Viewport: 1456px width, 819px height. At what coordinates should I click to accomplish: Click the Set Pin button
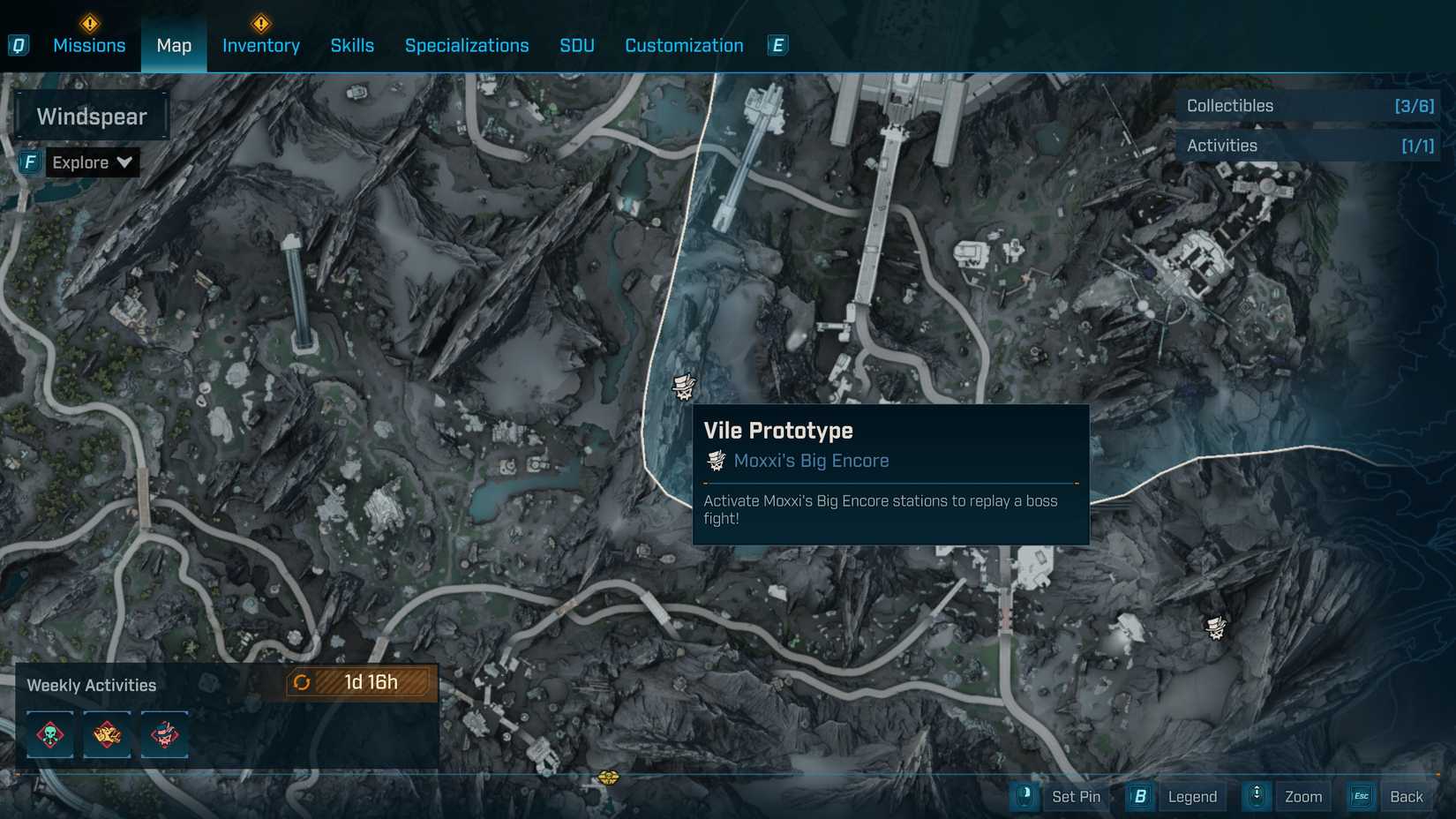click(1076, 796)
